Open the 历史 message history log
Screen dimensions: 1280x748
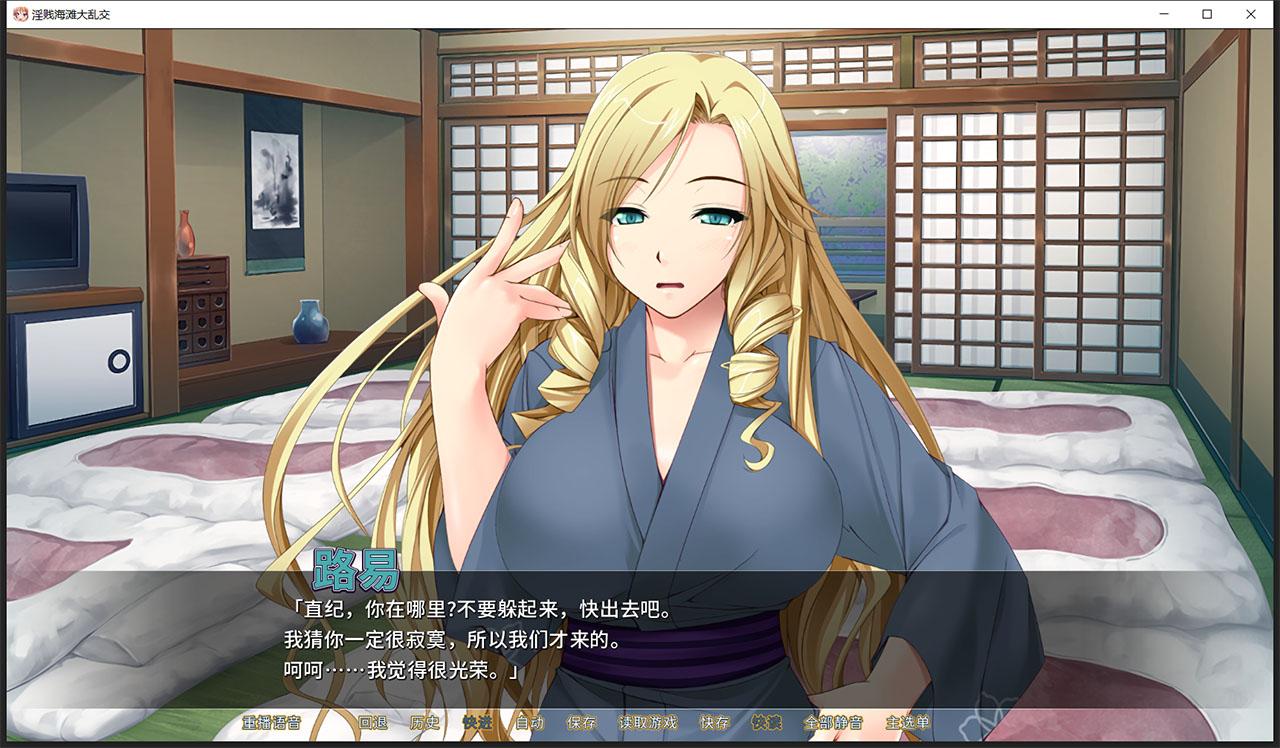point(424,723)
